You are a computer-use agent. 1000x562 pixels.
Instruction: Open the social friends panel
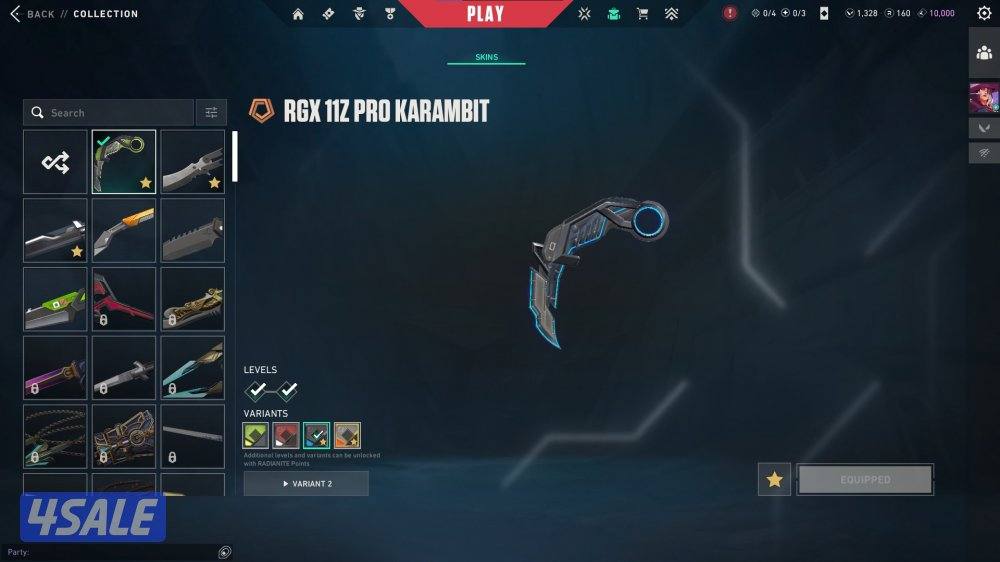click(x=984, y=53)
